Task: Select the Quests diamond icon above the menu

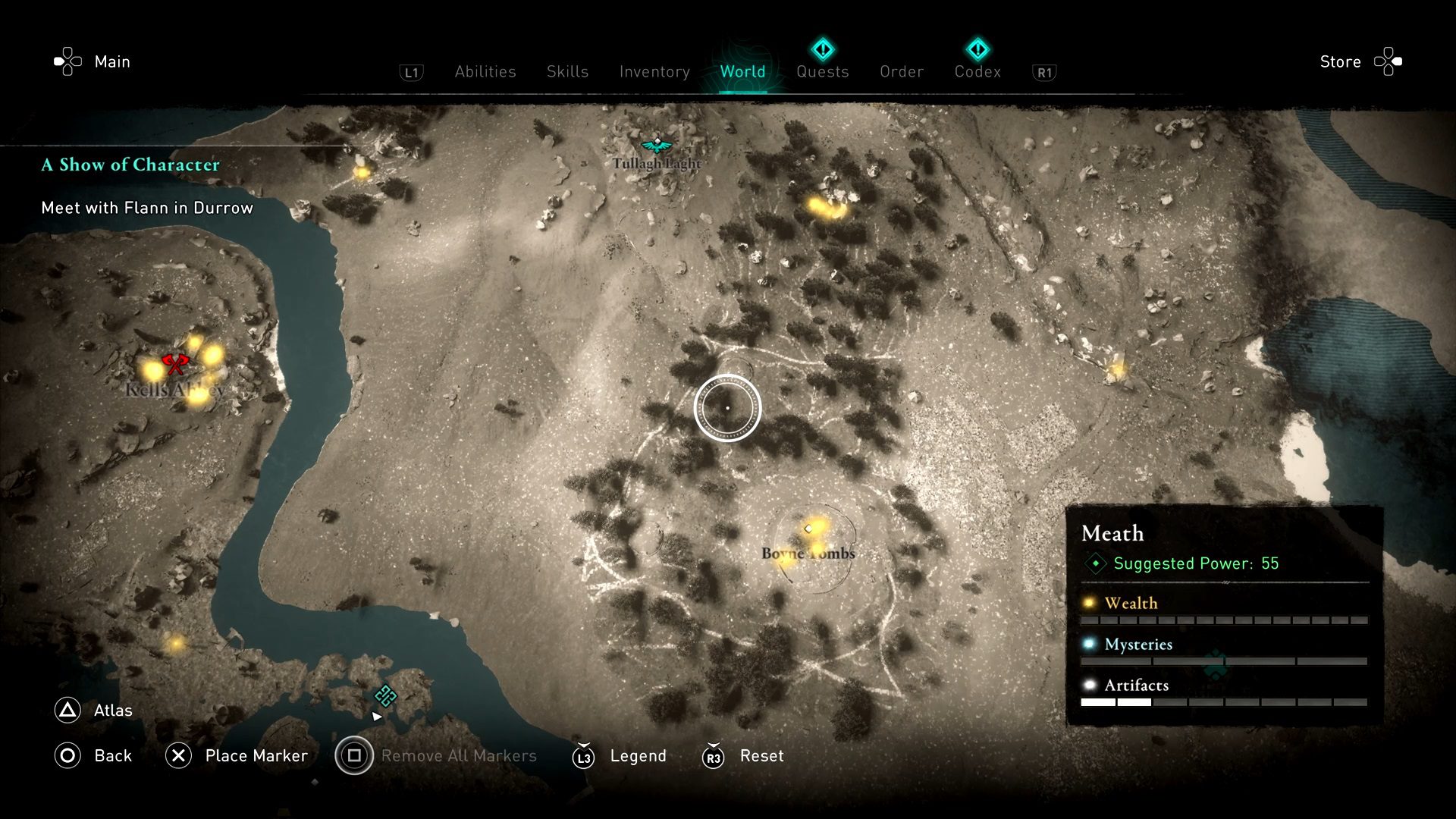Action: point(823,49)
